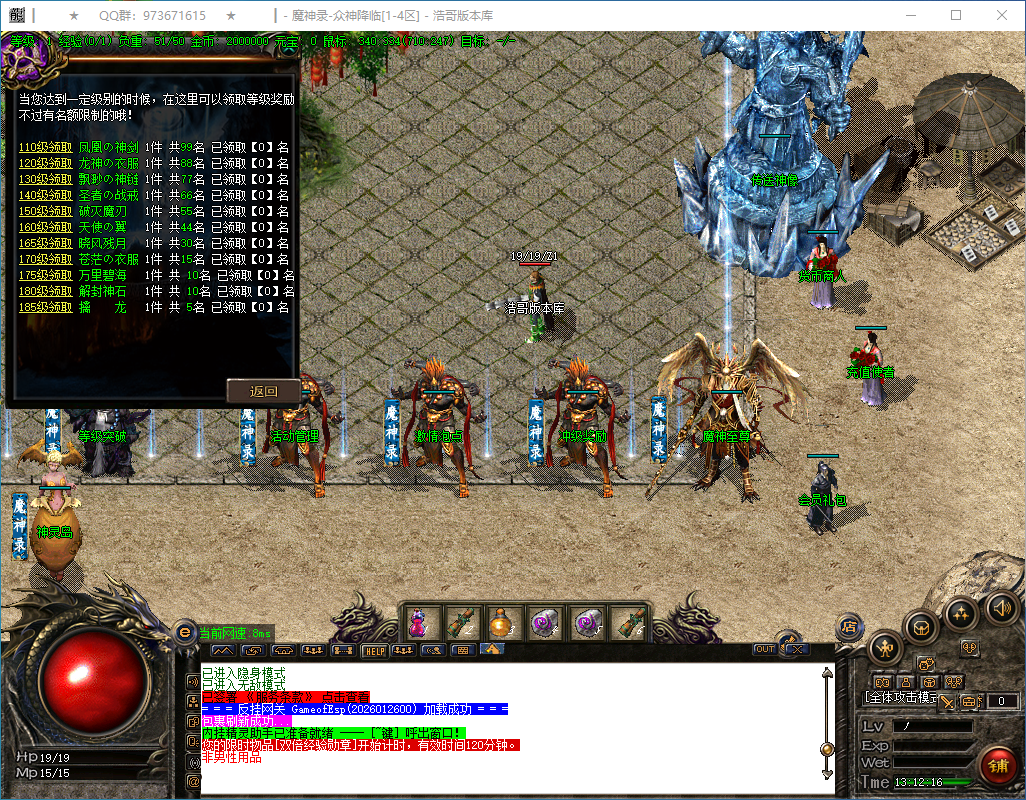This screenshot has width=1026, height=800.
Task: Select the orange potion flask hotbar slot
Action: click(x=501, y=623)
